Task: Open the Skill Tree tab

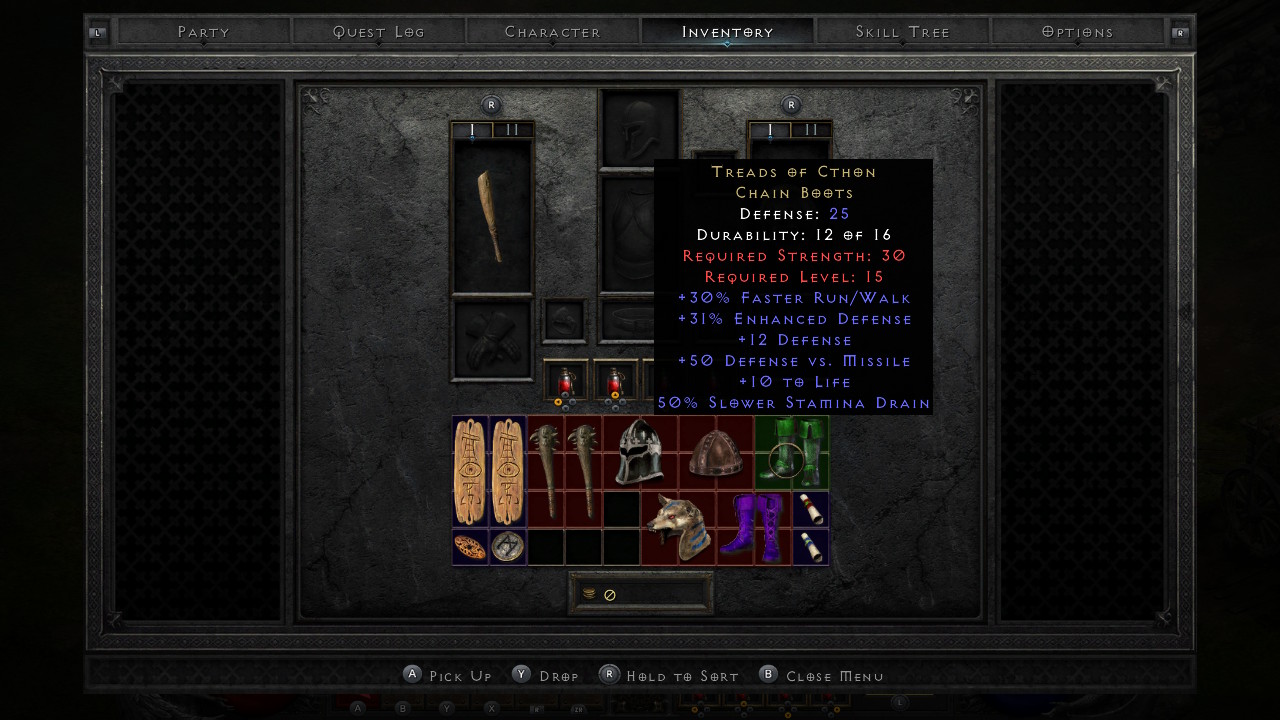Action: tap(902, 32)
